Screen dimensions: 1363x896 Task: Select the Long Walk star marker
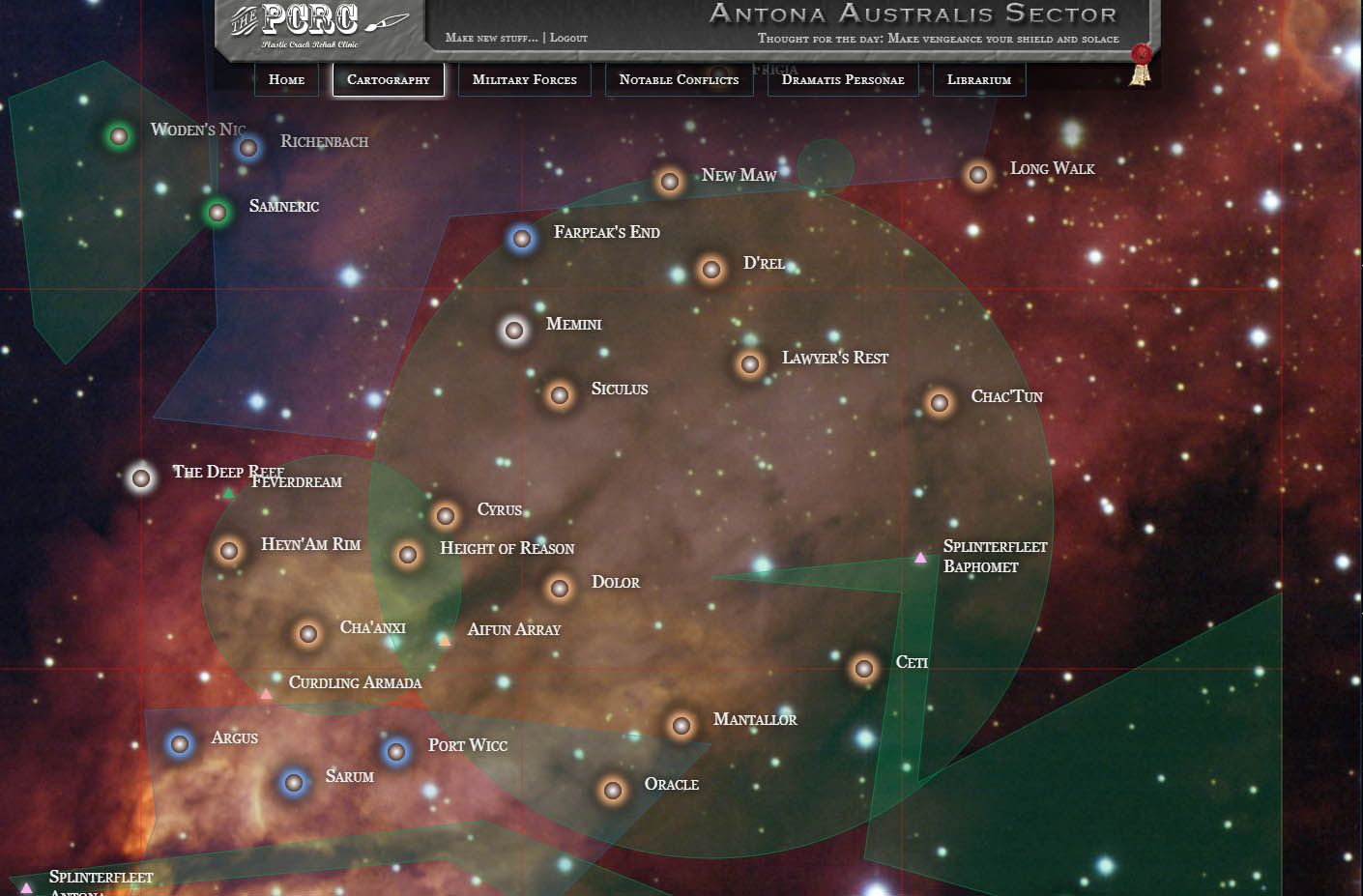click(x=976, y=175)
